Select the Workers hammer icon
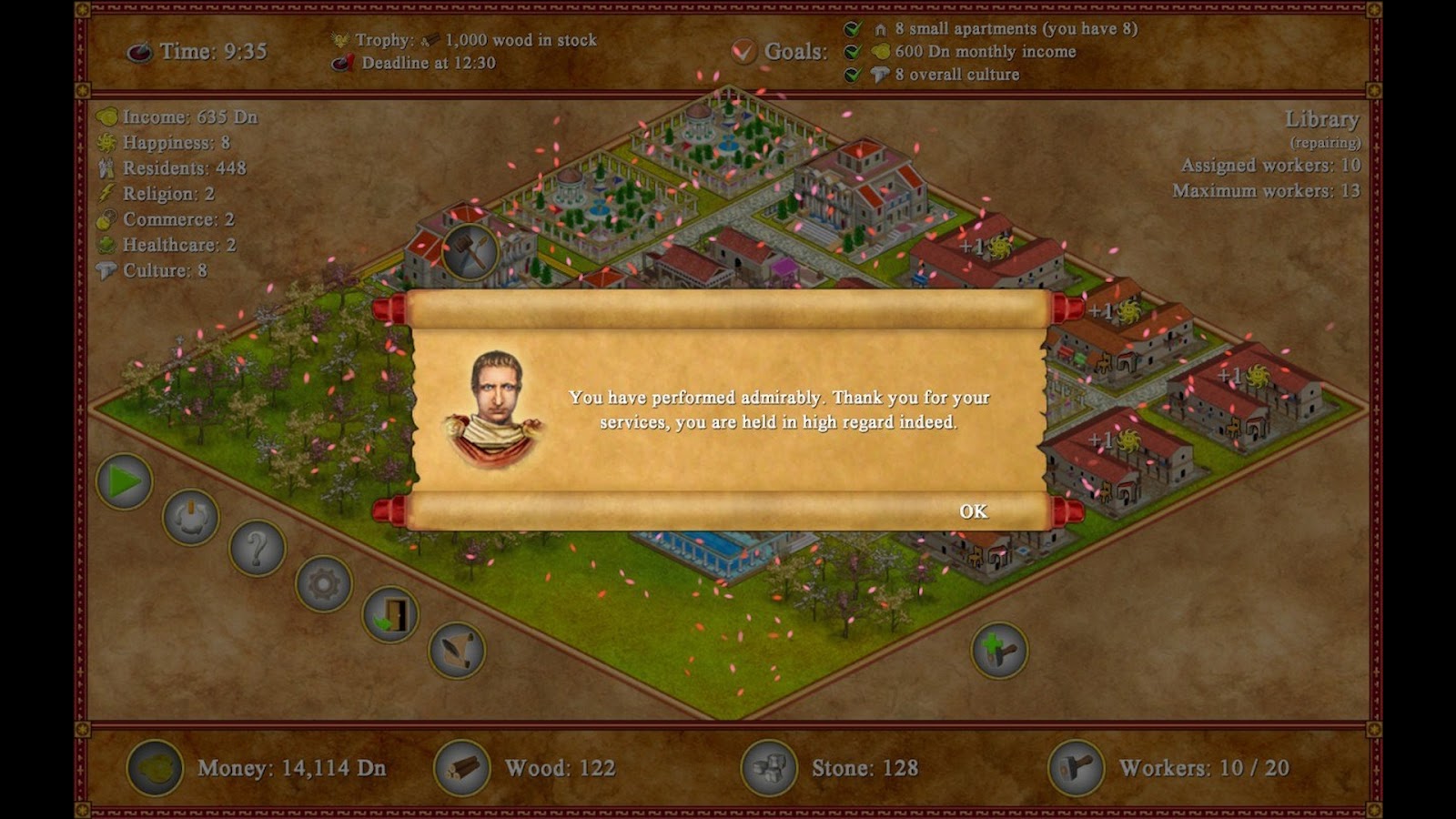The height and width of the screenshot is (819, 1456). pyautogui.click(x=1077, y=768)
